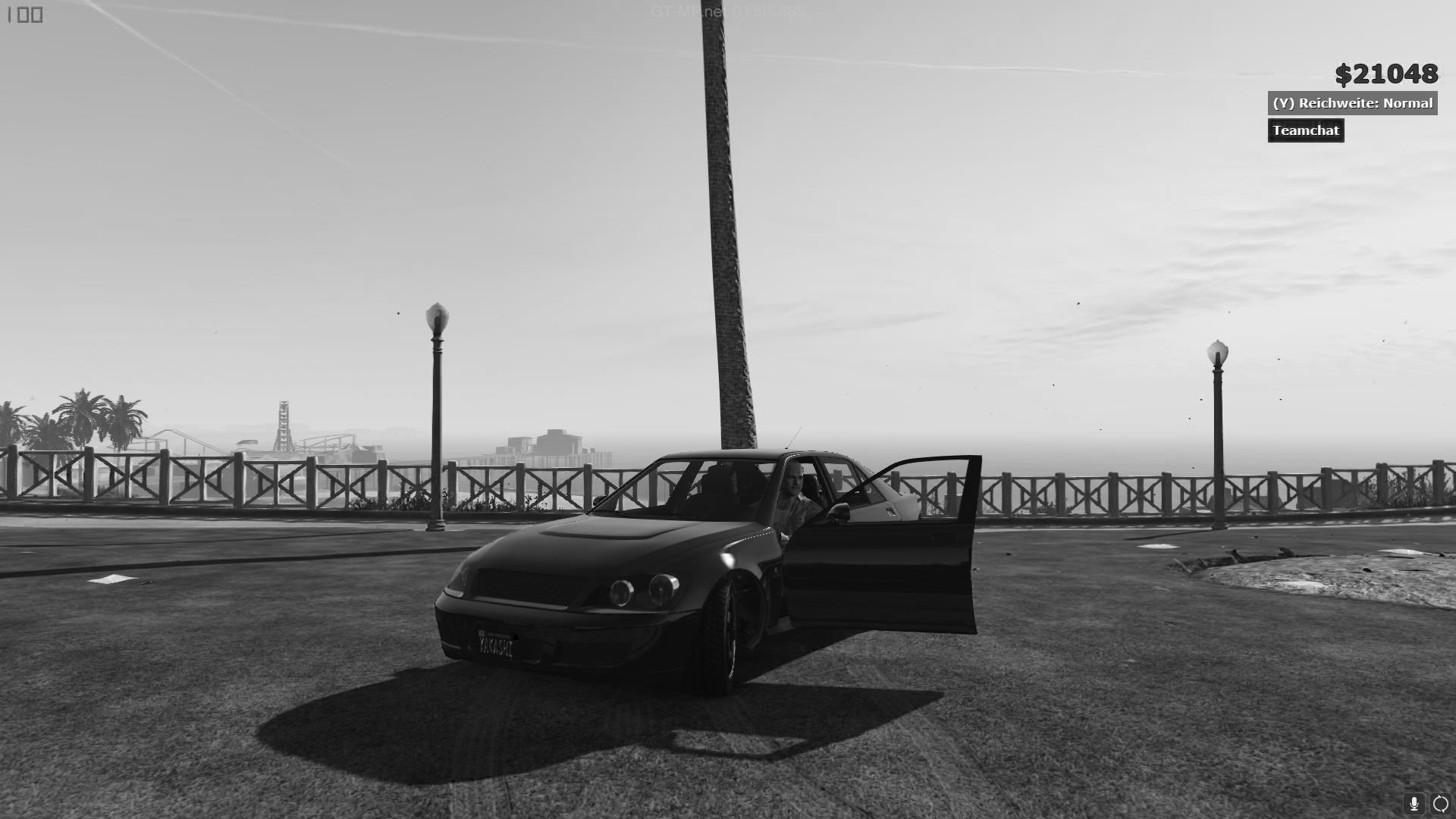Select the Teamchat label
The image size is (1456, 819).
(x=1306, y=130)
